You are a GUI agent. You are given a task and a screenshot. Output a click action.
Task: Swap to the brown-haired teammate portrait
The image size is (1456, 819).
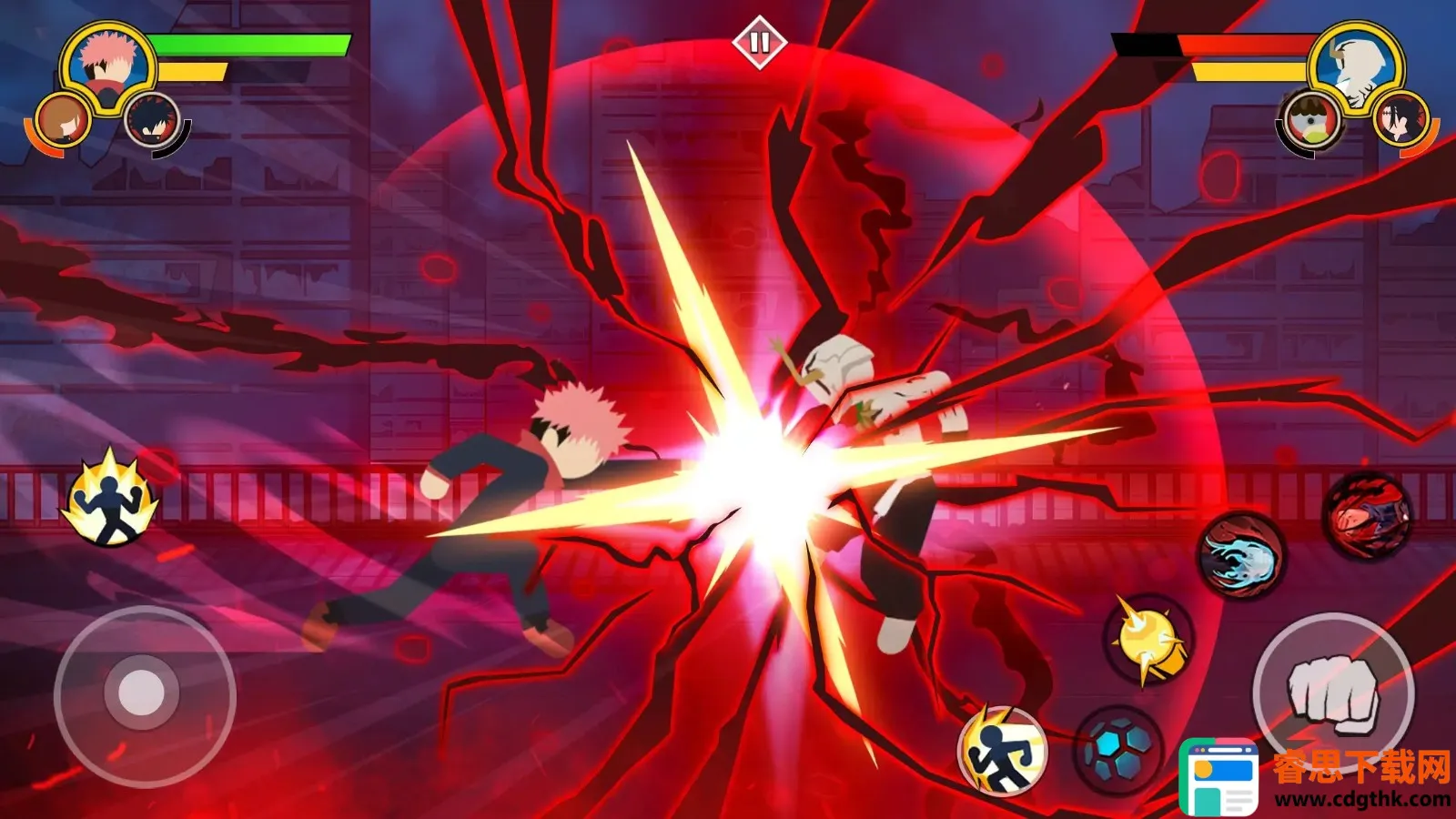point(64,119)
